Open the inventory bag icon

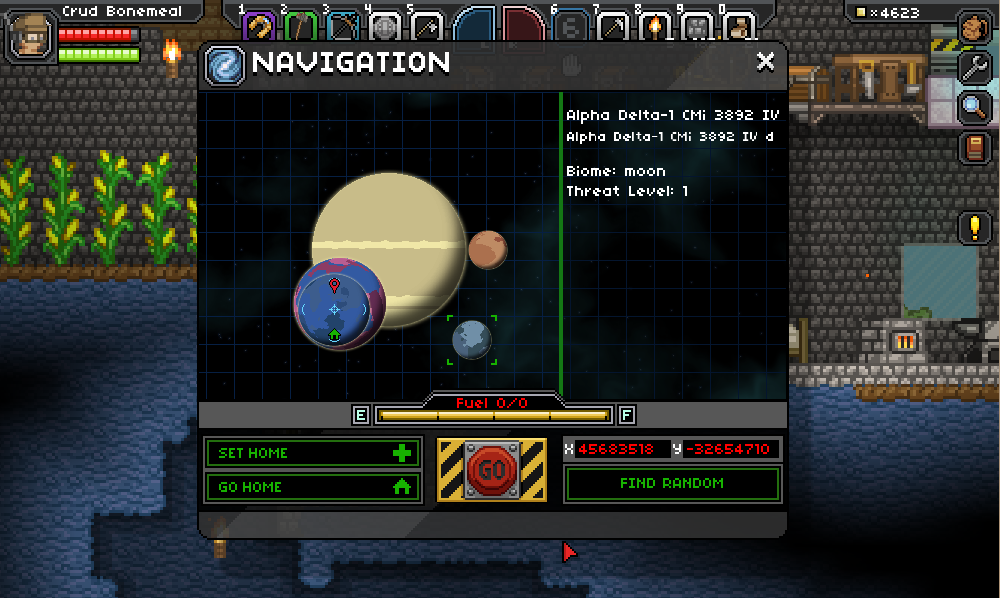click(x=974, y=29)
